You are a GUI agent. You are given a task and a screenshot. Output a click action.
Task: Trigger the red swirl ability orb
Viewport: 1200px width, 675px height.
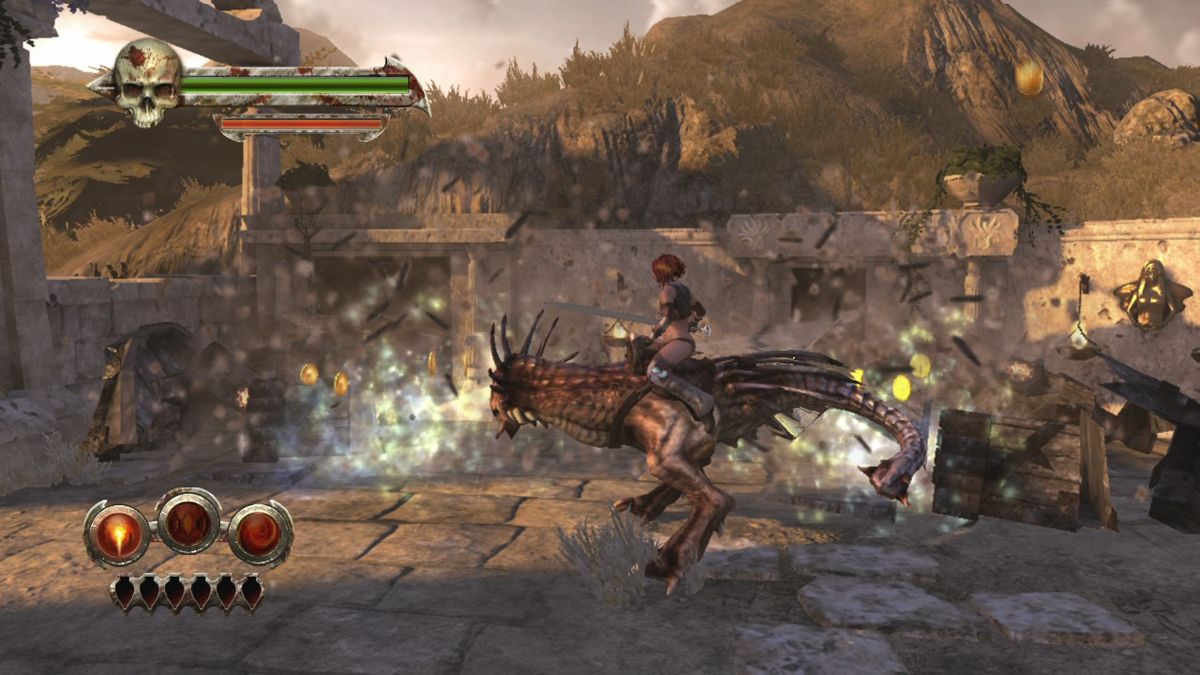(260, 534)
